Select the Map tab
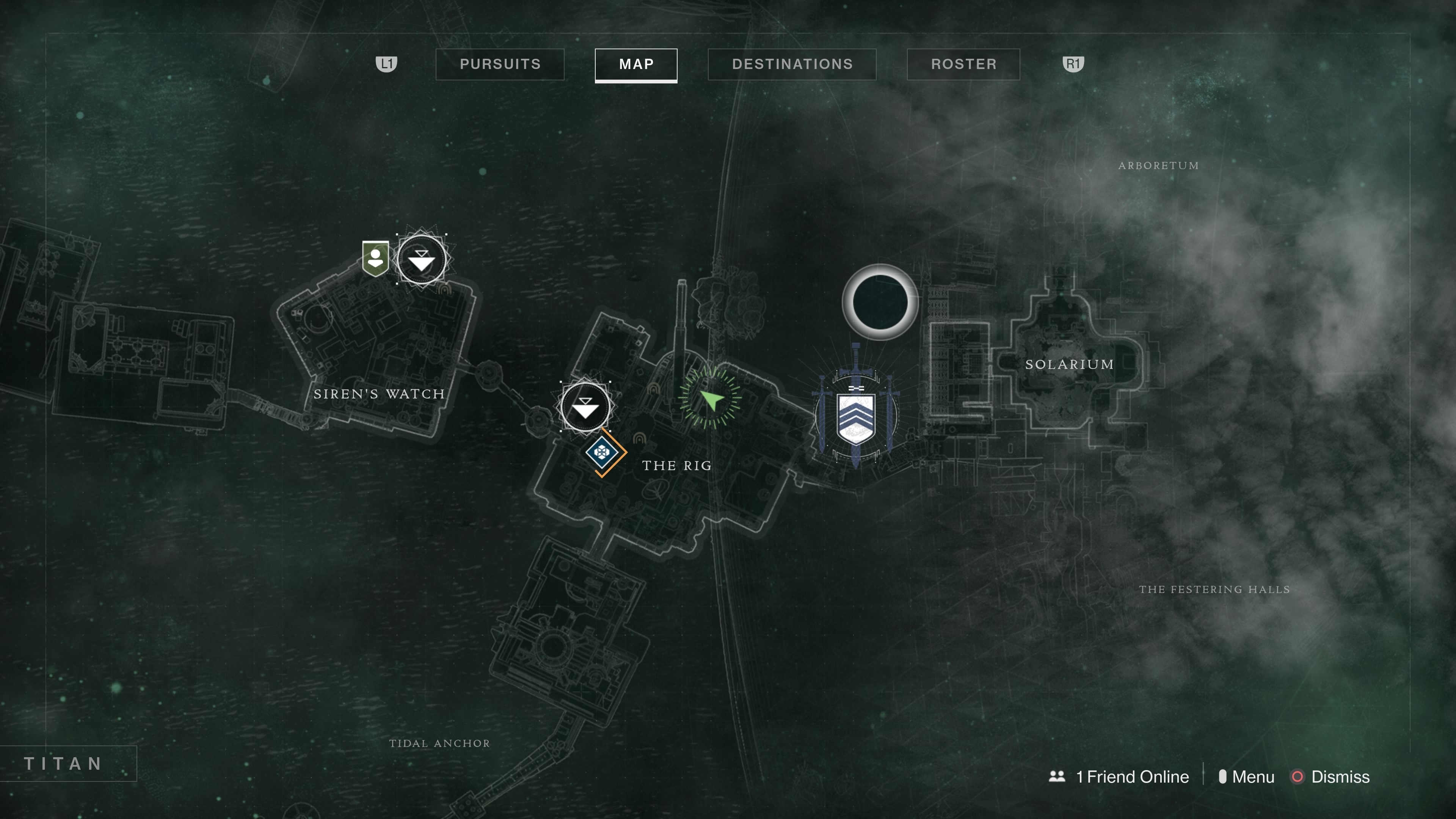 (x=636, y=64)
